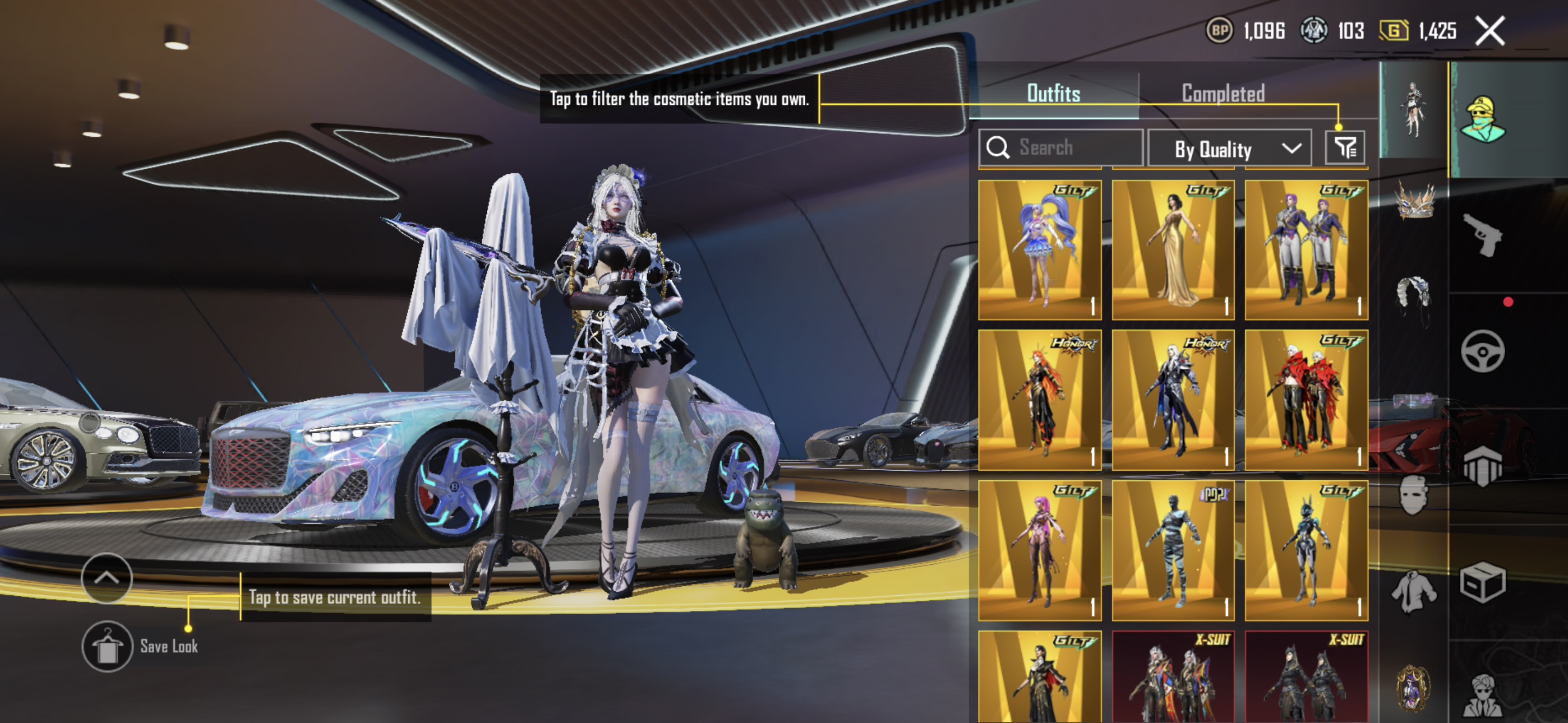
Task: Select the gold evening gown outfit
Action: (1173, 250)
